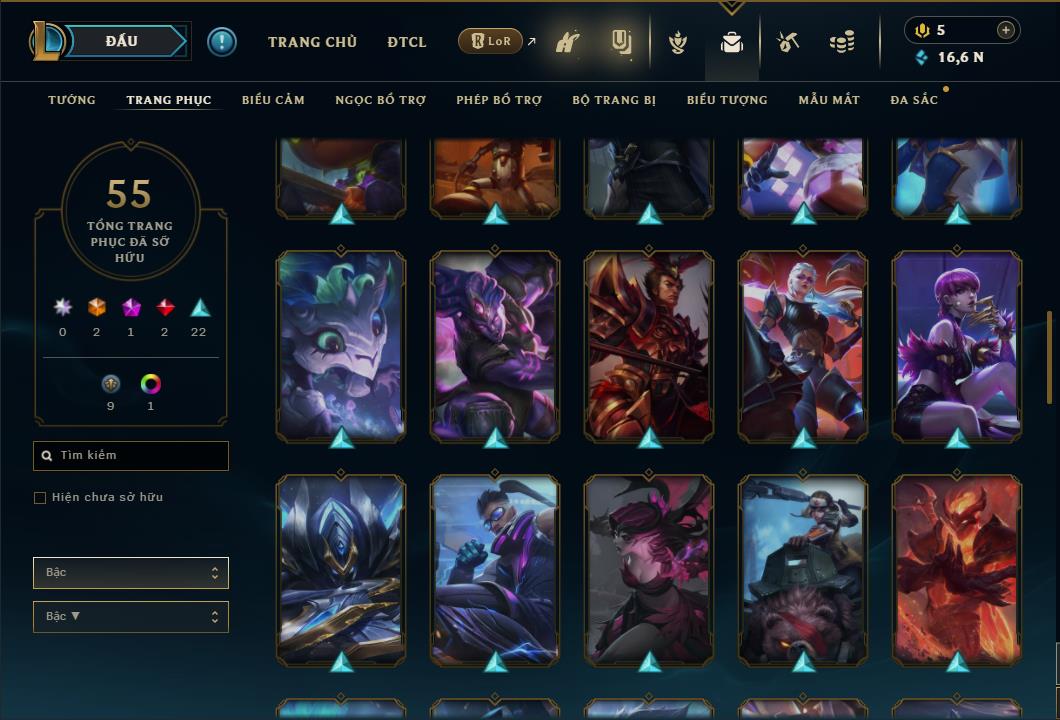Click the ĐẤU play button

[x=121, y=41]
